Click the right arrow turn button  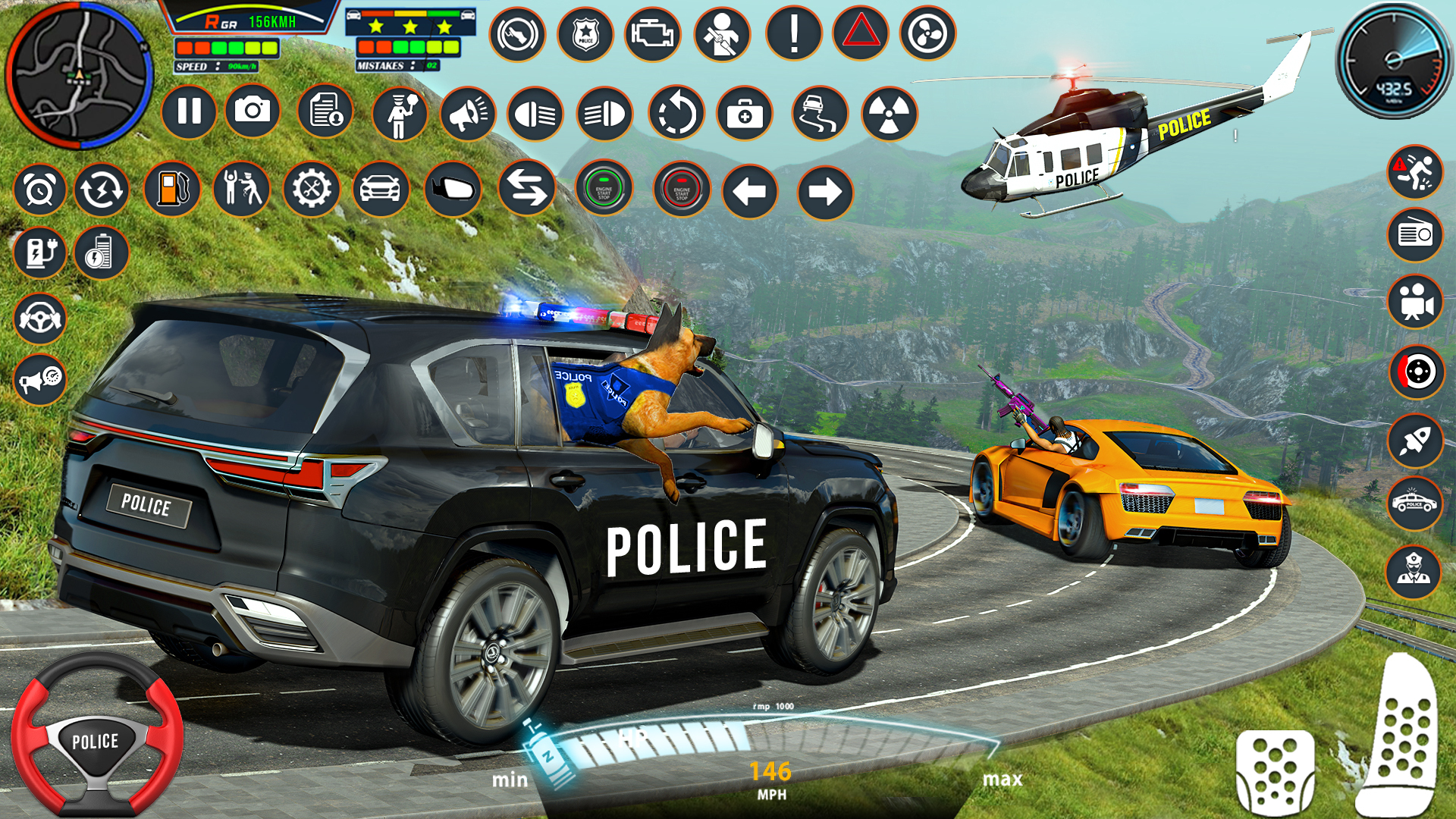825,192
